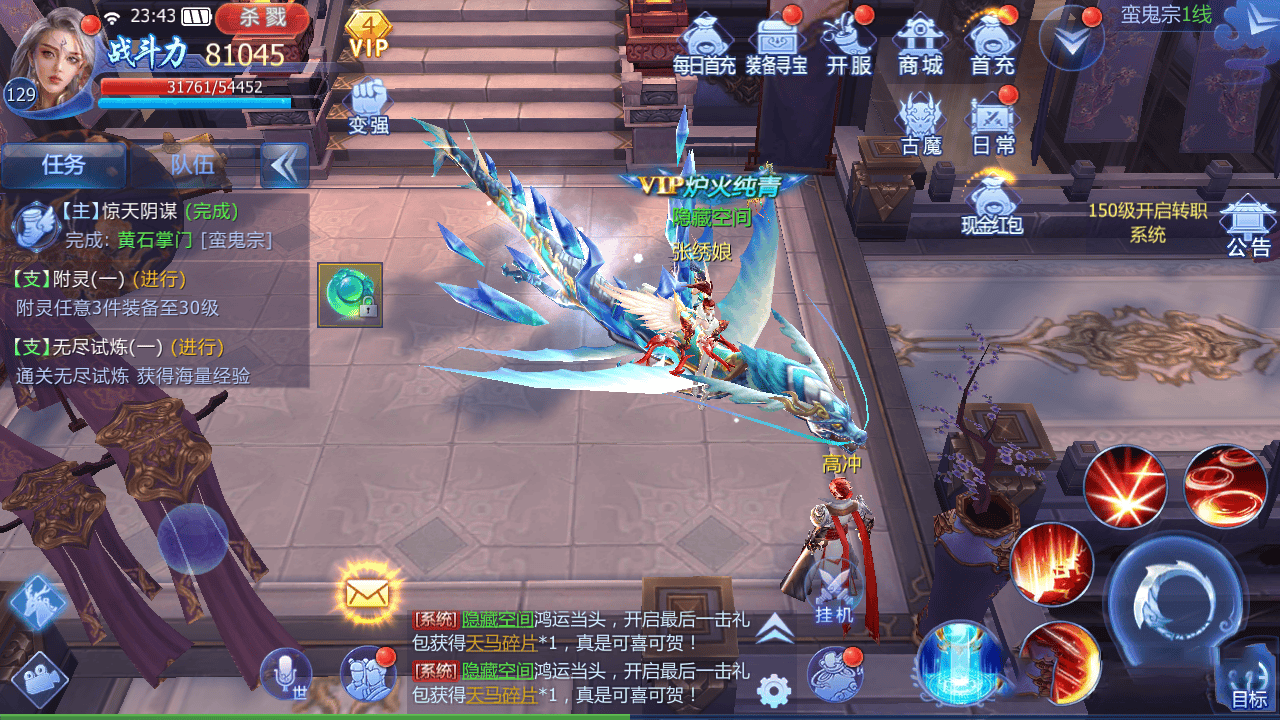Viewport: 1280px width, 720px height.
Task: Open the VIP 4 privileges badge
Action: click(368, 34)
